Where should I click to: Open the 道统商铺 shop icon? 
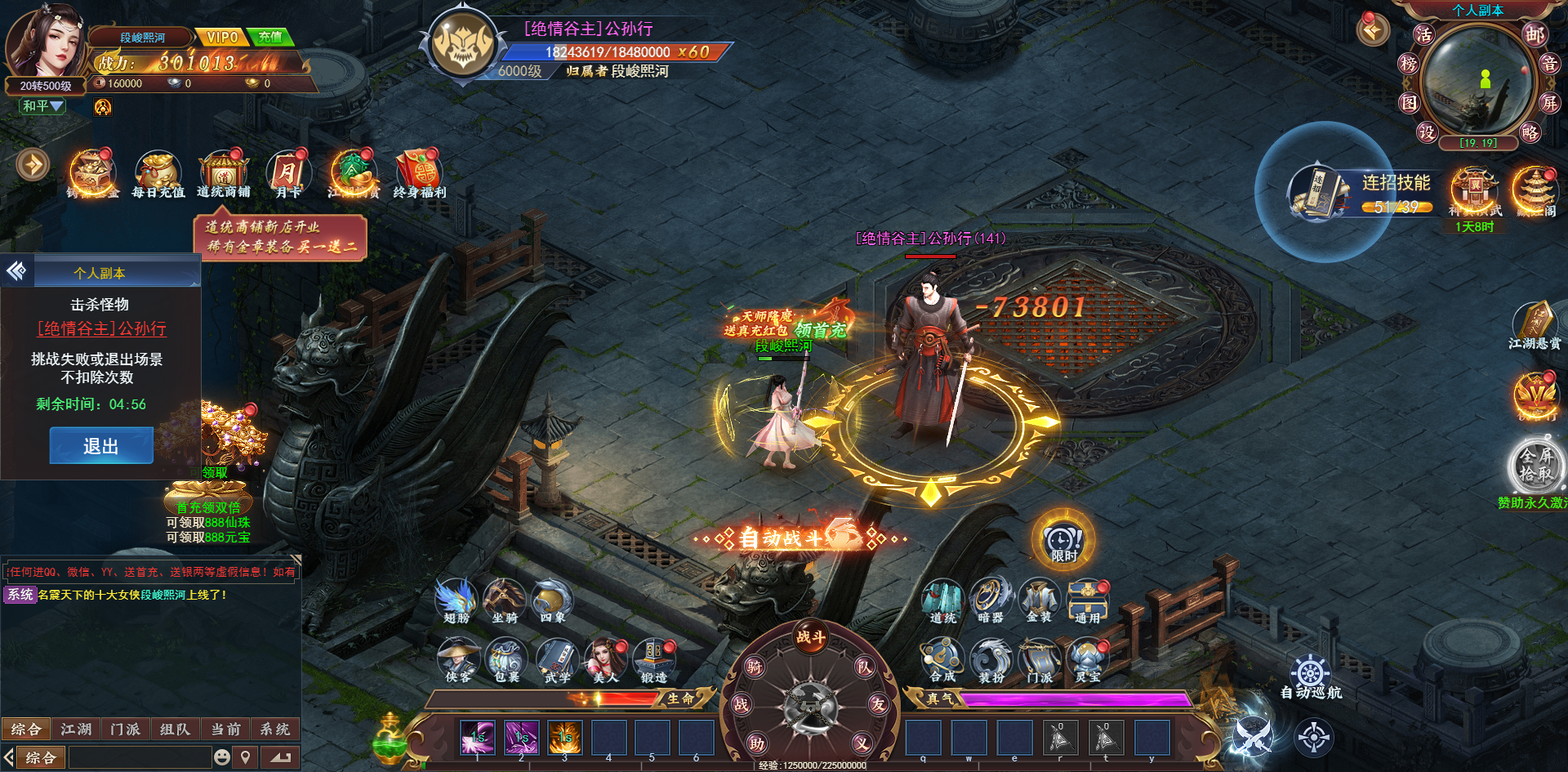tap(223, 174)
